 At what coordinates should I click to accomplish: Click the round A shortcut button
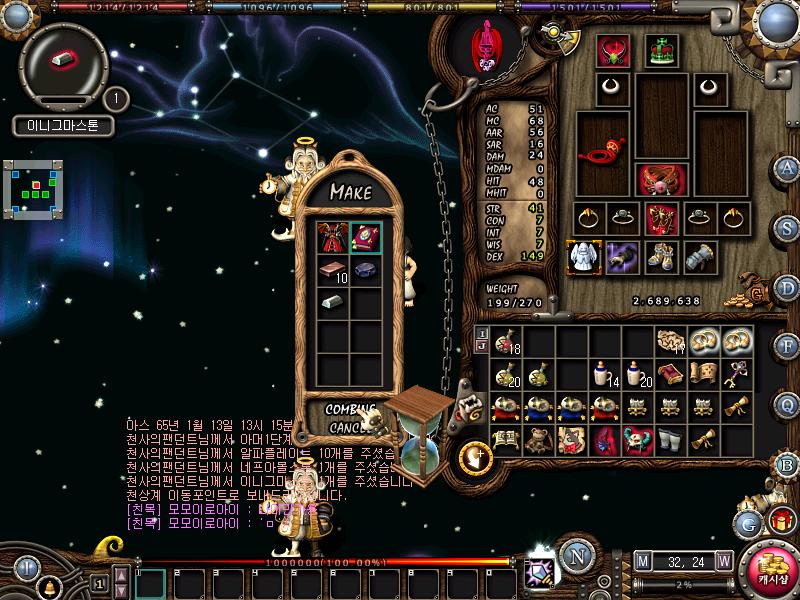coord(787,167)
